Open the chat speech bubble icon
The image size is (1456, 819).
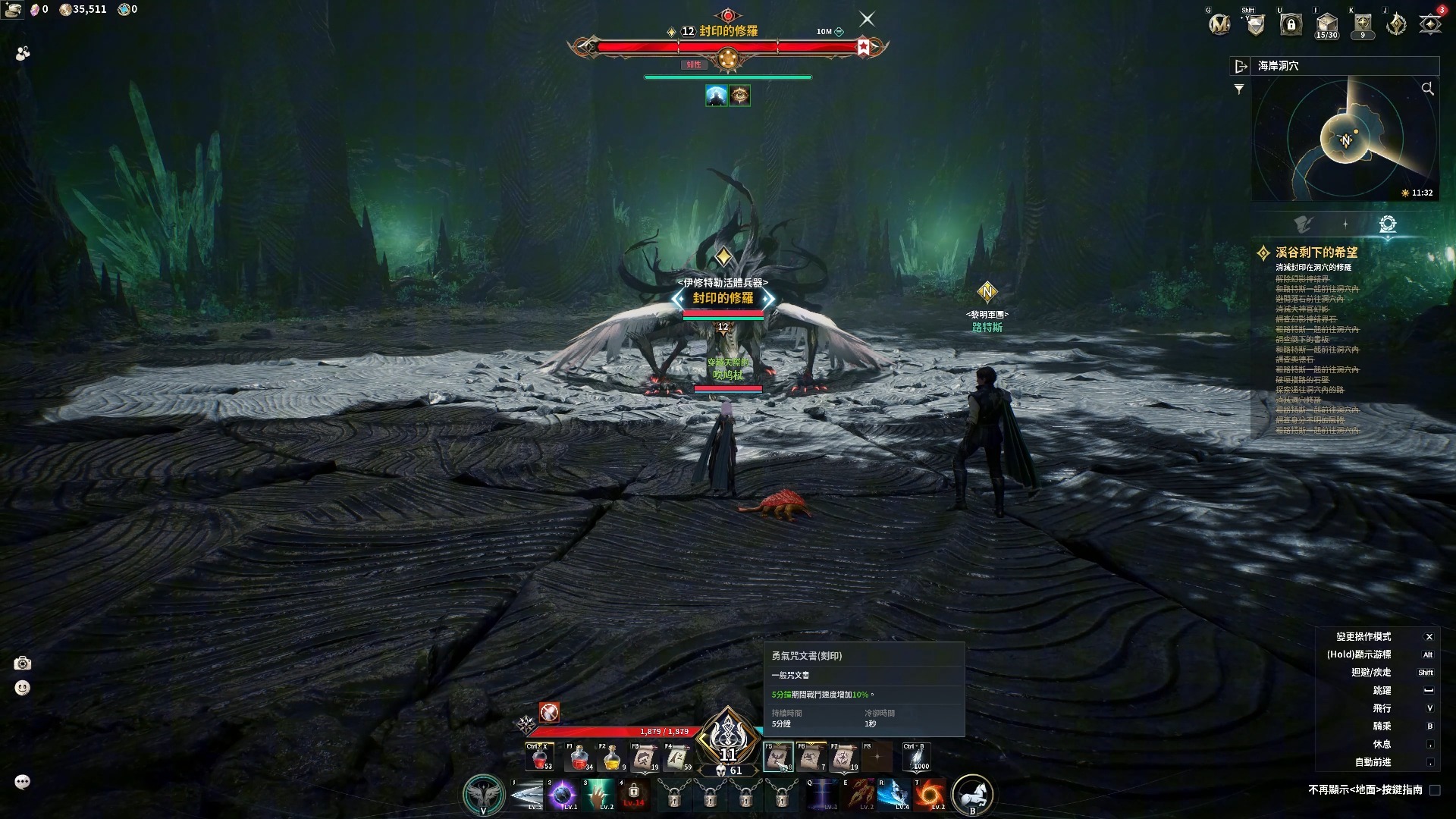[x=23, y=782]
